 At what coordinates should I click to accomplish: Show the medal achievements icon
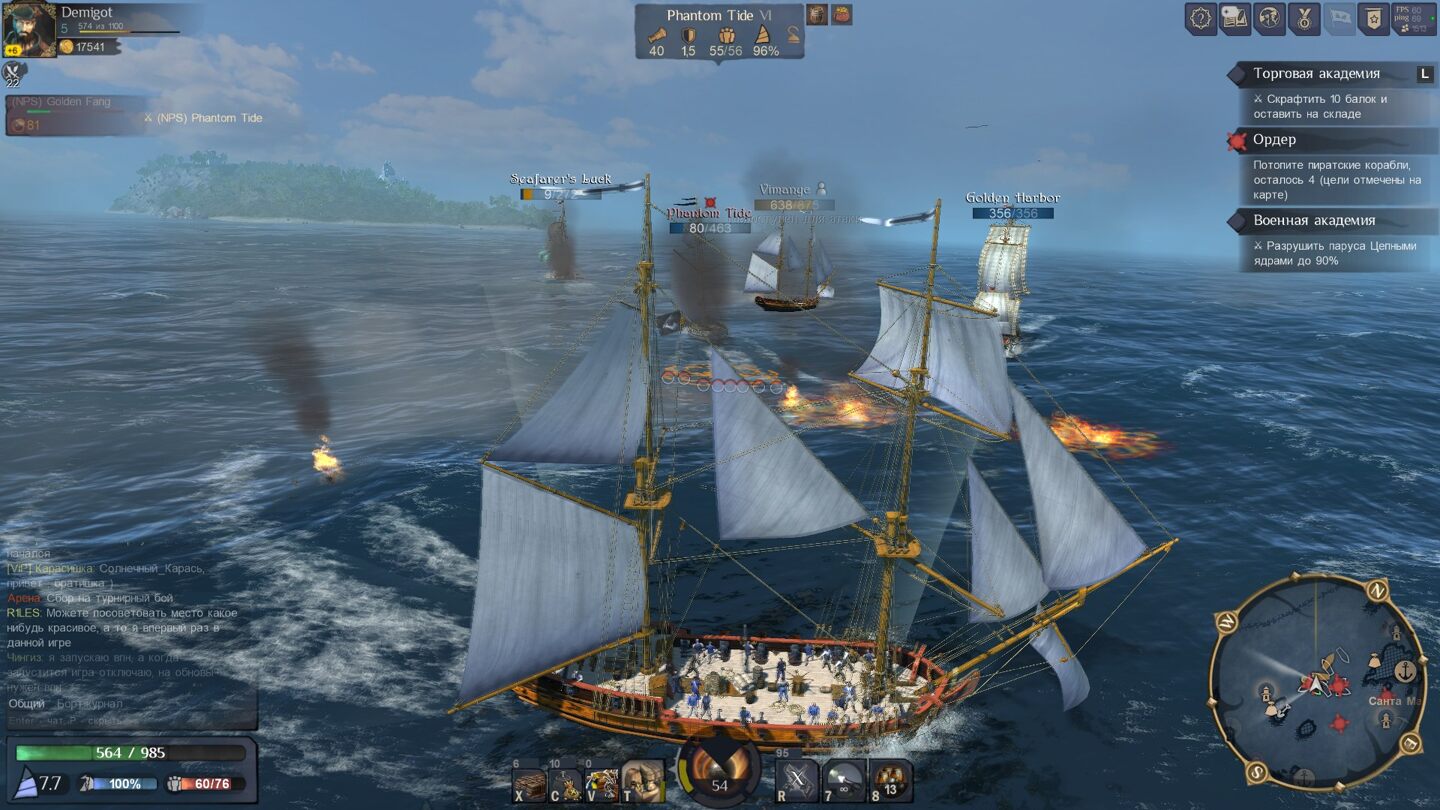(x=1304, y=19)
